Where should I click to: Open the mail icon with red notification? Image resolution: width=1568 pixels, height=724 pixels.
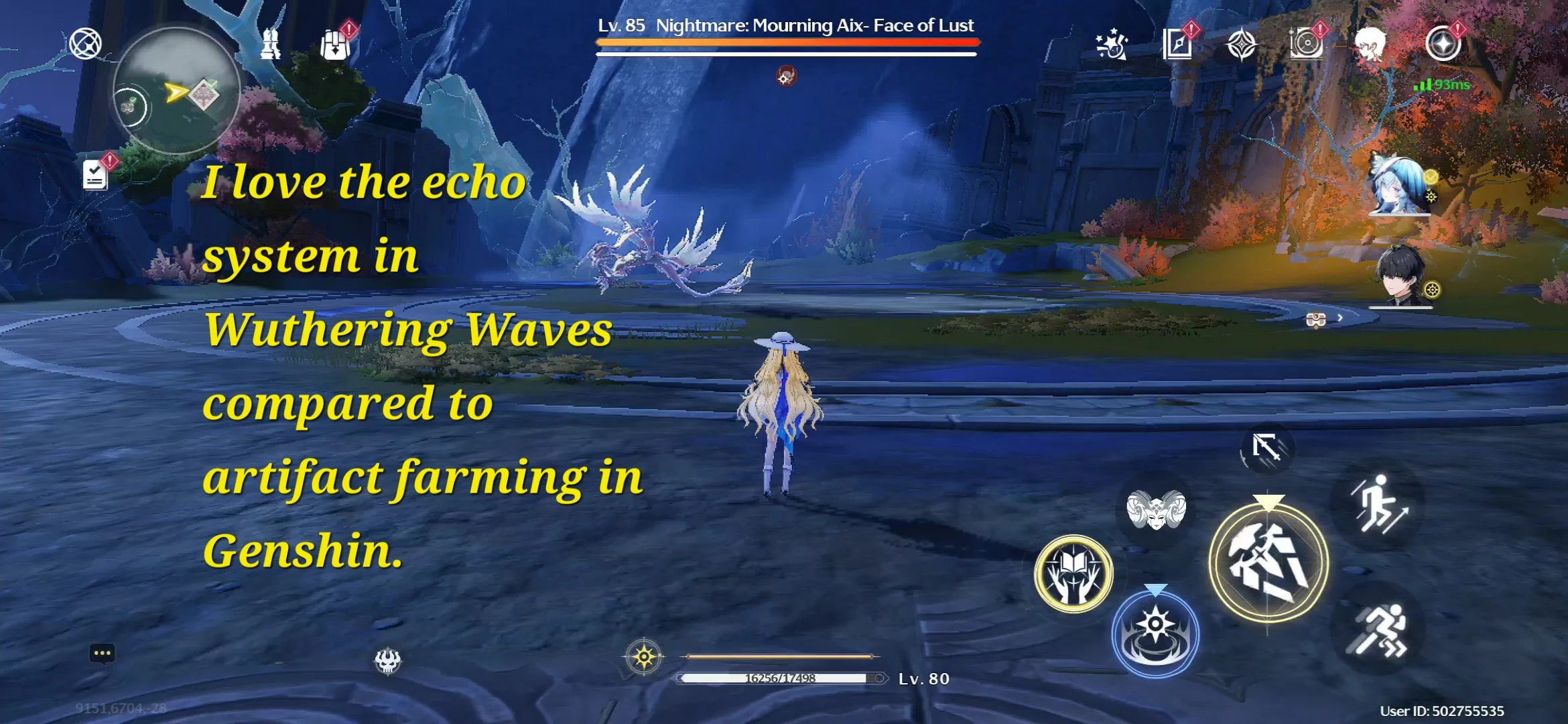pos(1178,44)
